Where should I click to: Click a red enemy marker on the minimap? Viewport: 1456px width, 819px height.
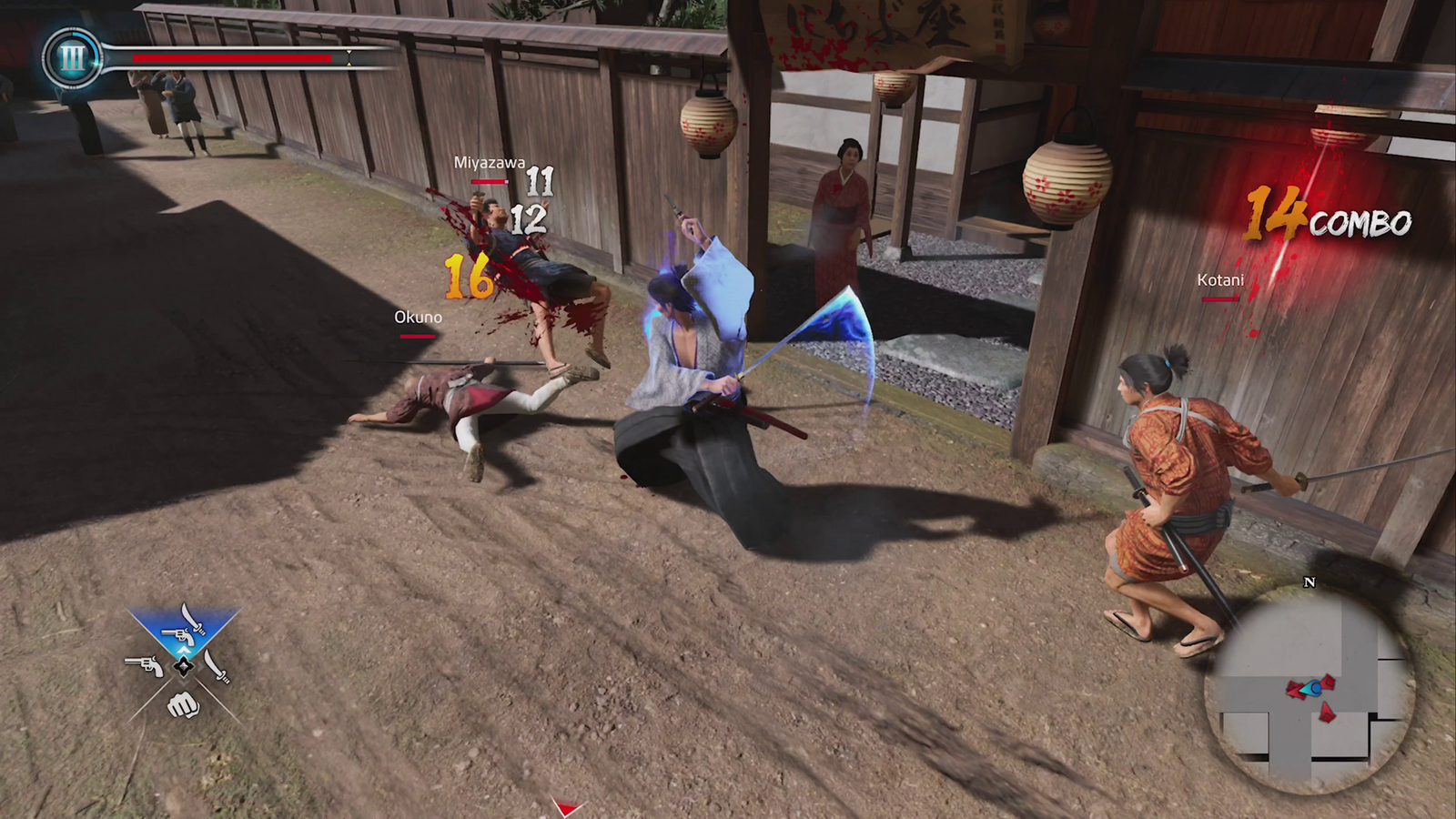(1328, 713)
